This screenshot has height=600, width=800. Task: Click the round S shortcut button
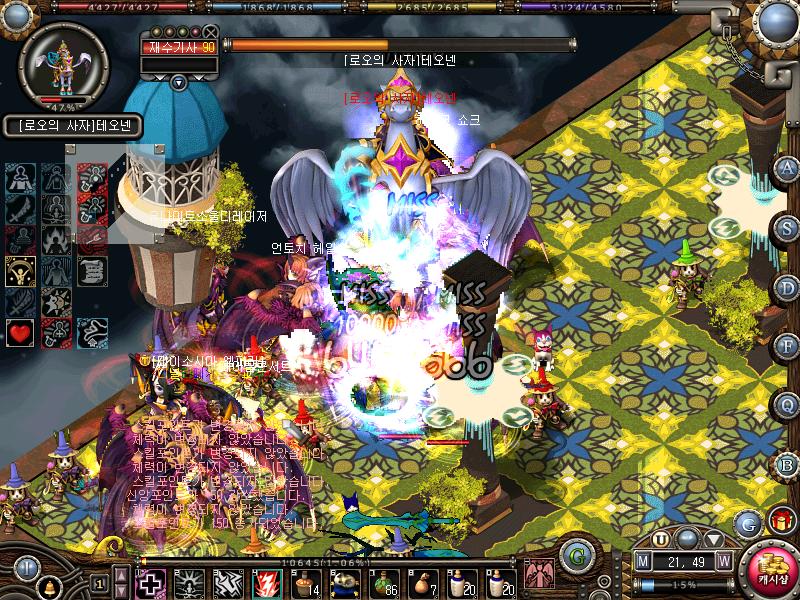coord(787,228)
